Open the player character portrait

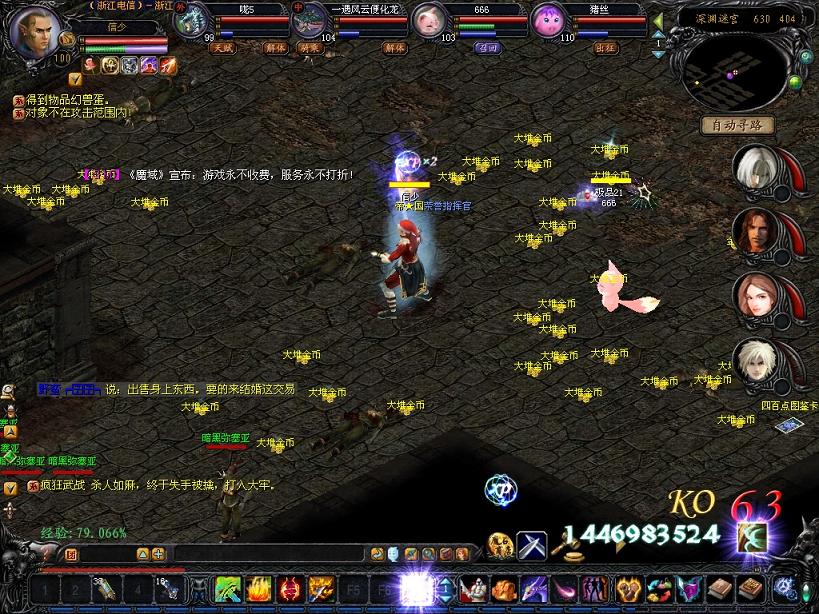(x=35, y=30)
